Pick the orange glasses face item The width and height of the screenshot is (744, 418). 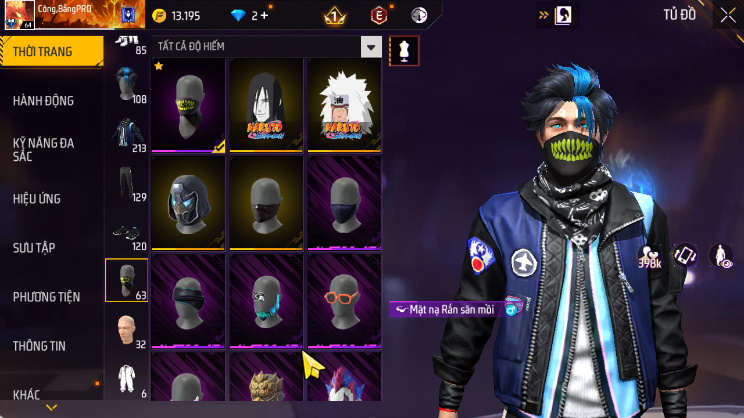tap(343, 299)
